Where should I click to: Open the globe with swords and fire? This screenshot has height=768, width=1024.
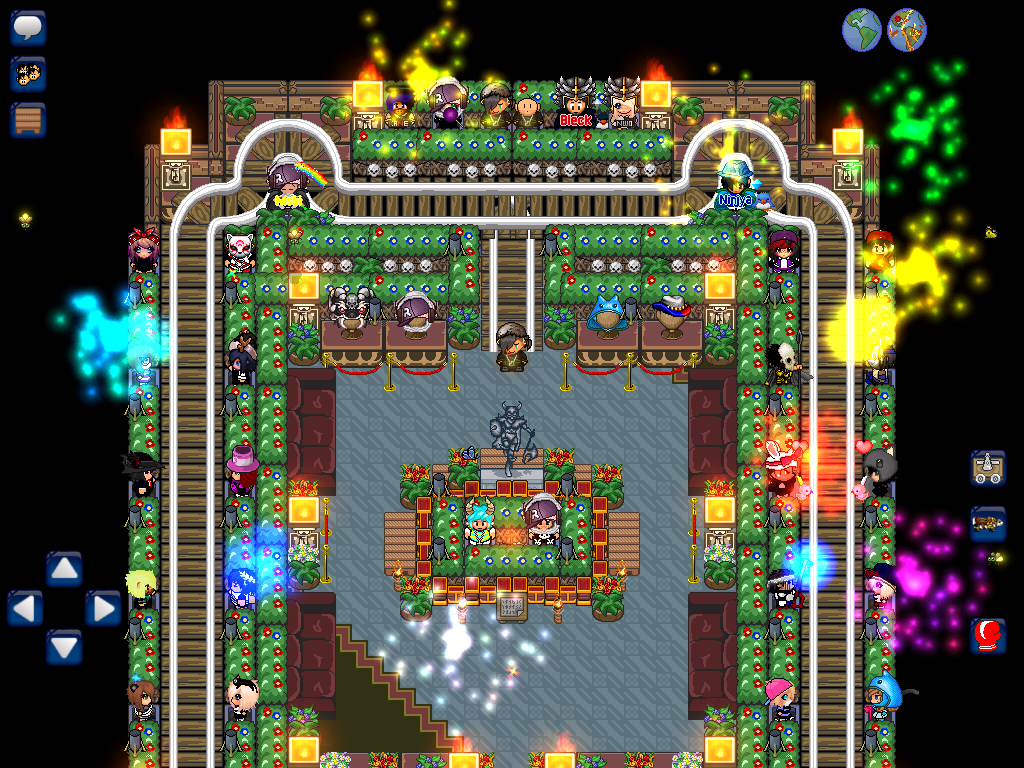pos(906,30)
